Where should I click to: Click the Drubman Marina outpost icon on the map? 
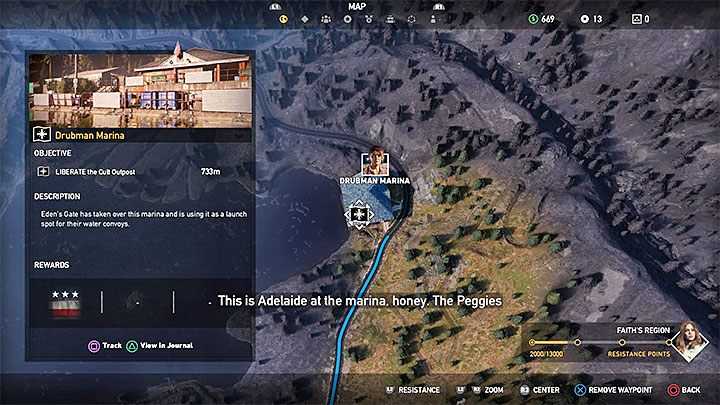(359, 213)
